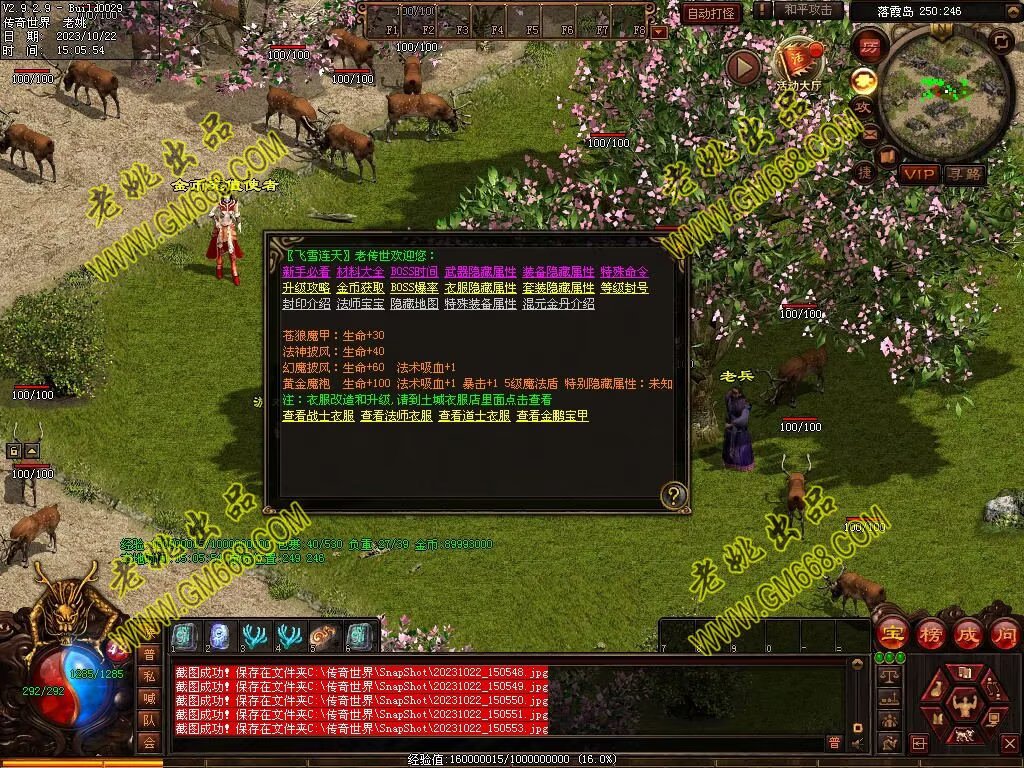Switch chat to 私 private channel
Screen dimensions: 1024x768
pyautogui.click(x=149, y=675)
